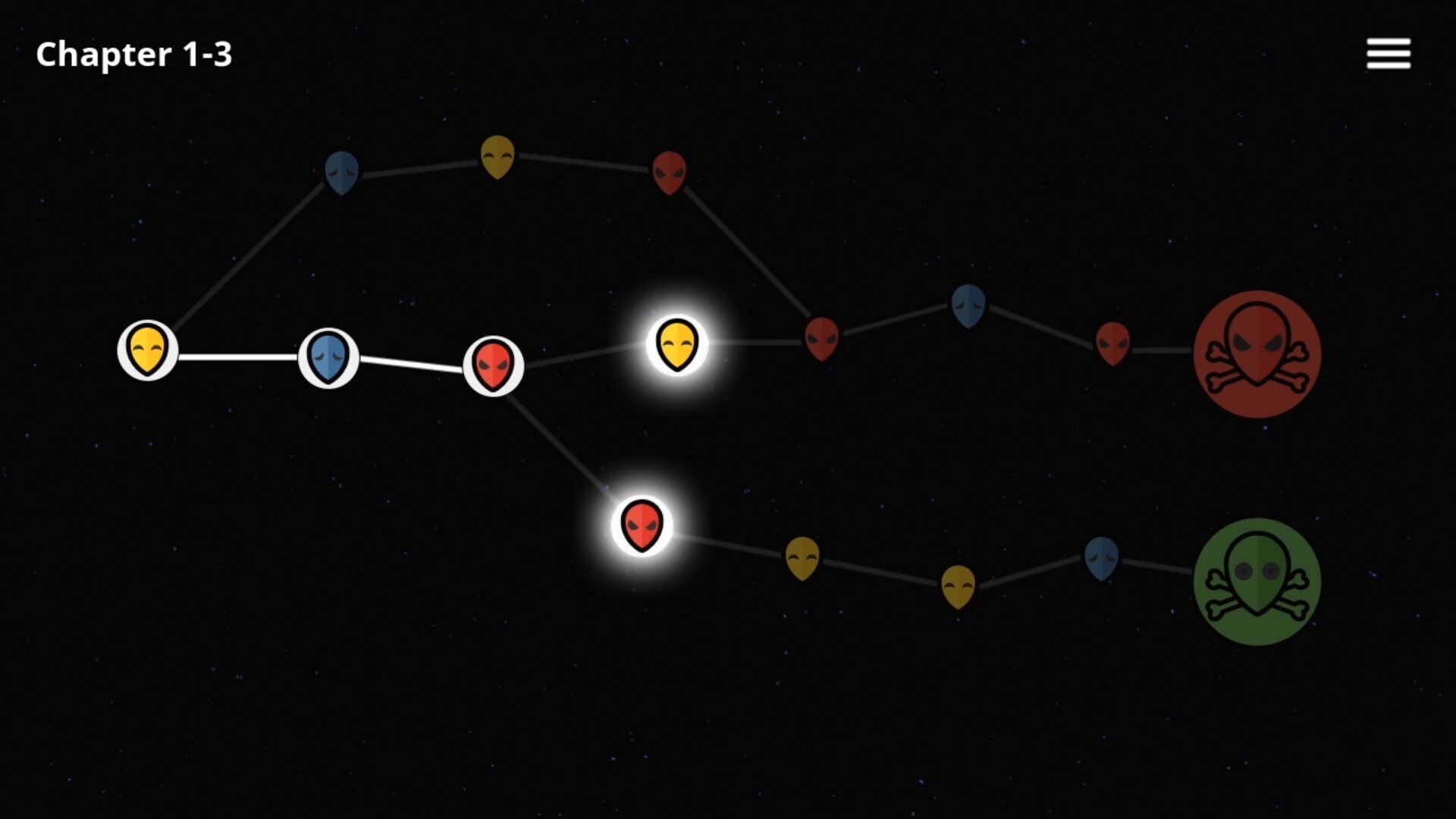The height and width of the screenshot is (819, 1456).
Task: Select the completed blue alien node with white ring
Action: [328, 358]
